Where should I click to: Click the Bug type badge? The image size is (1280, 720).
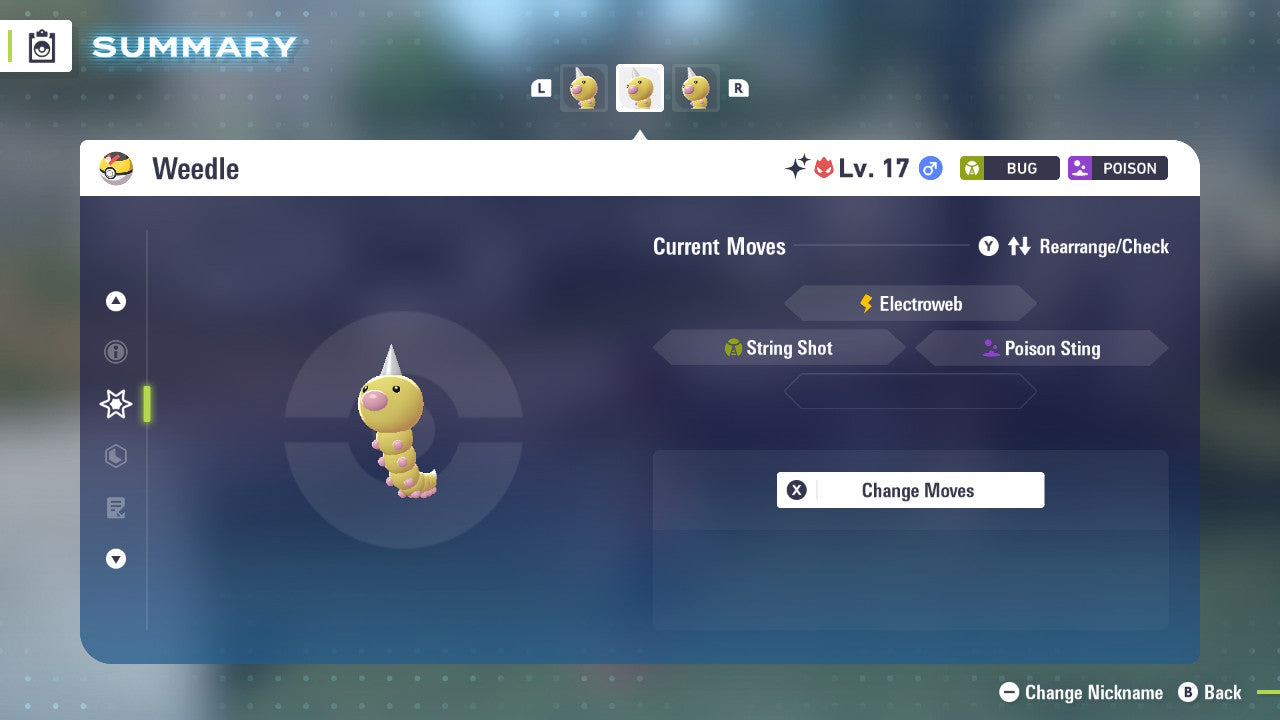point(1009,168)
